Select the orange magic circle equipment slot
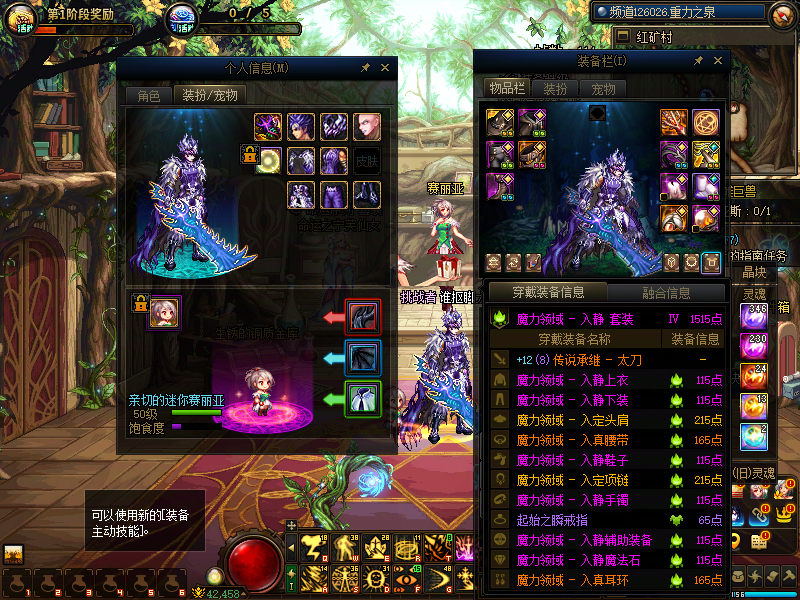This screenshot has height=600, width=800. click(x=706, y=122)
